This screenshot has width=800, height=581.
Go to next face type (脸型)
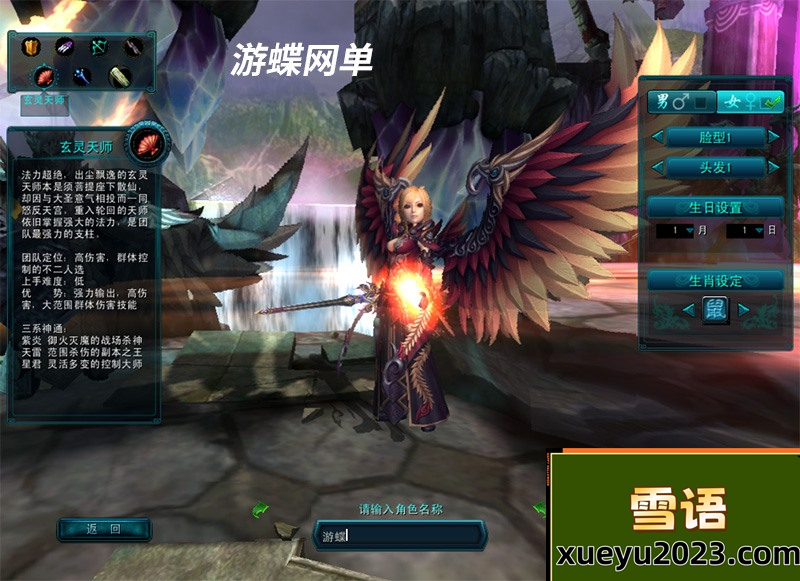click(x=773, y=136)
